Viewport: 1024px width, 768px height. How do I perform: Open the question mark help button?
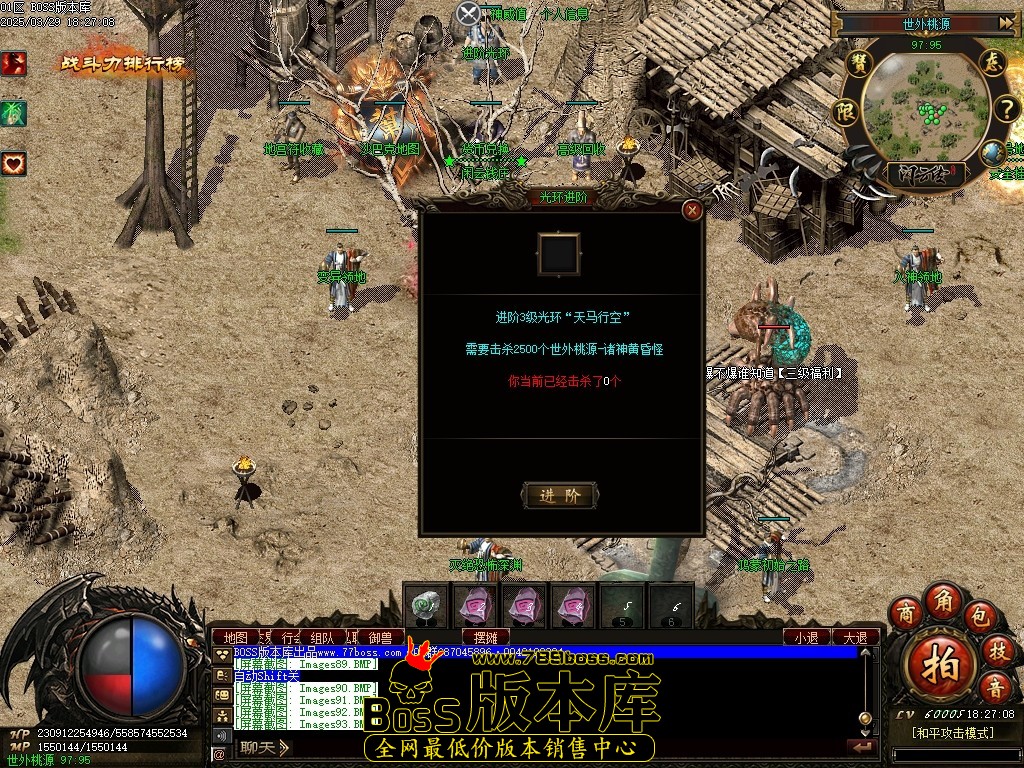[x=1003, y=108]
